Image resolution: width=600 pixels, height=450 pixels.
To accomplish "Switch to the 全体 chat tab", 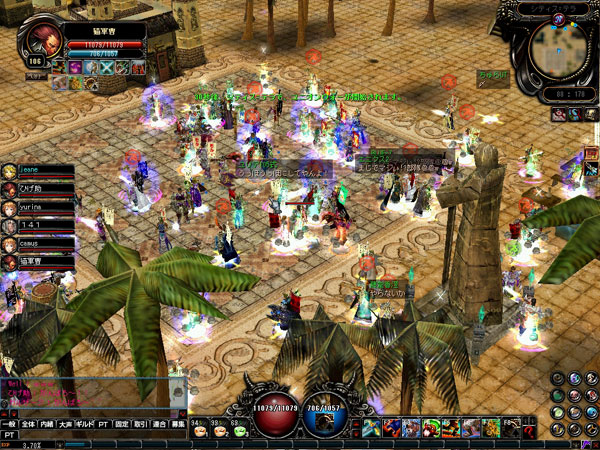I will (29, 425).
